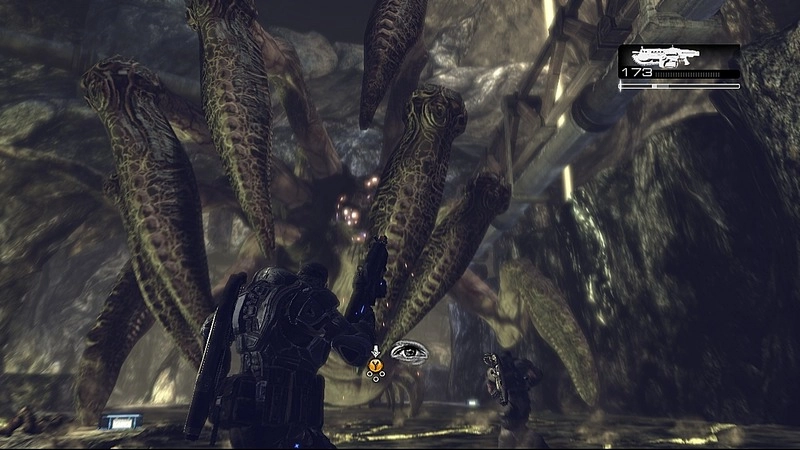The height and width of the screenshot is (450, 800).
Task: Click the eye point-of-interest icon
Action: pos(410,353)
